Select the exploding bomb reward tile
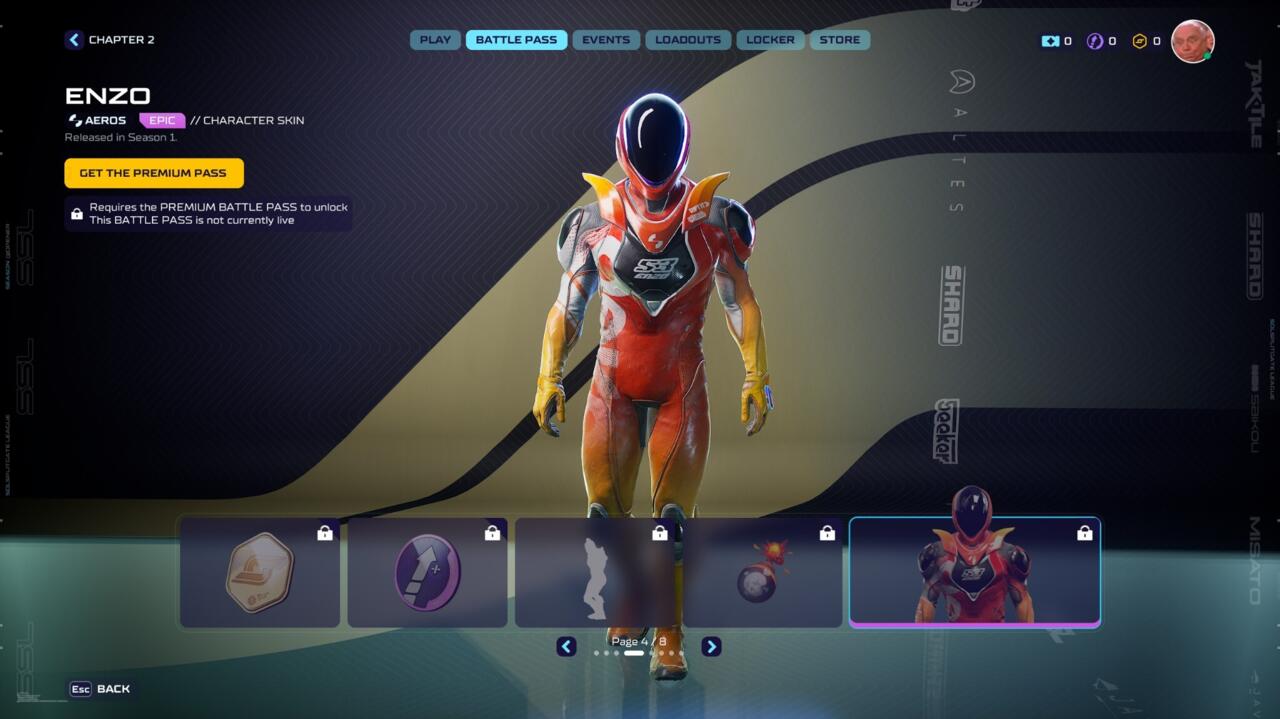Viewport: 1280px width, 719px height. (762, 573)
